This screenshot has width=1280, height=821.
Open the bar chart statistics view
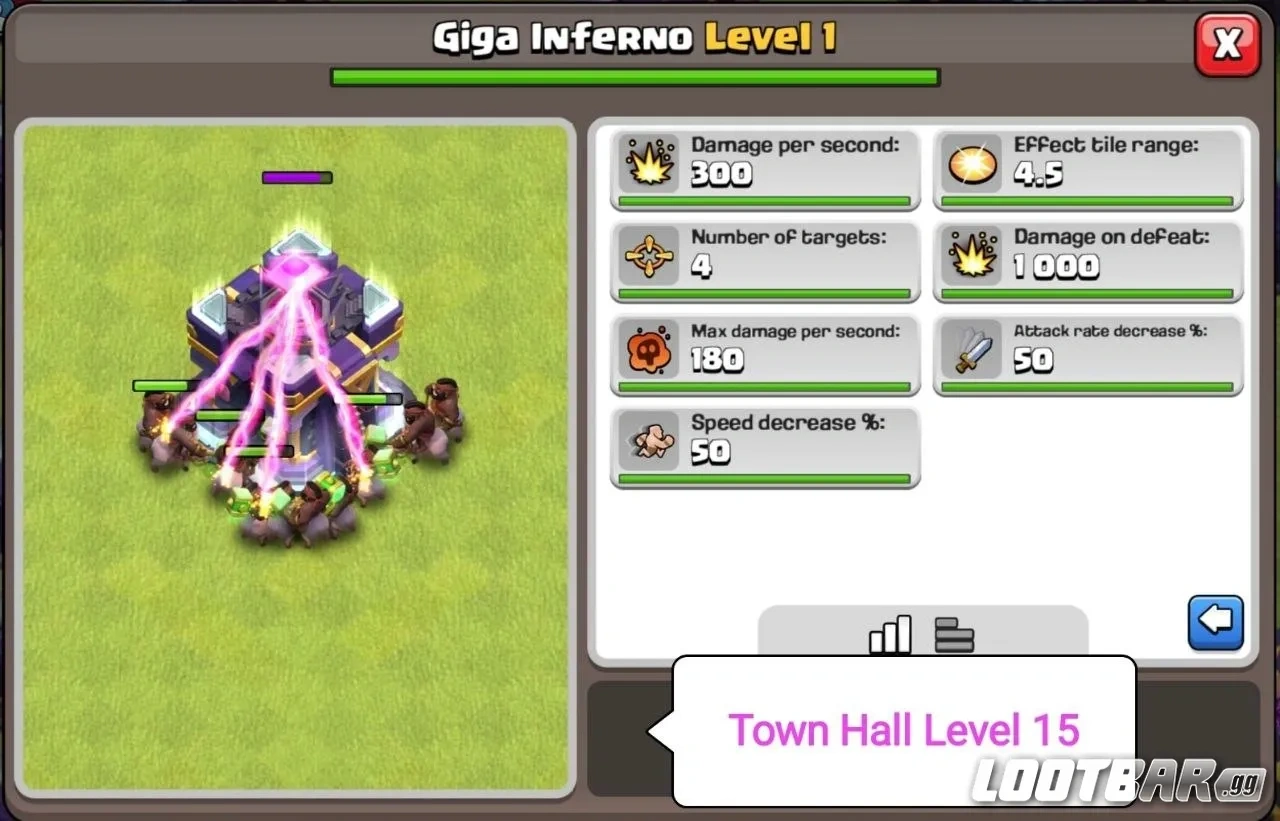tap(890, 633)
